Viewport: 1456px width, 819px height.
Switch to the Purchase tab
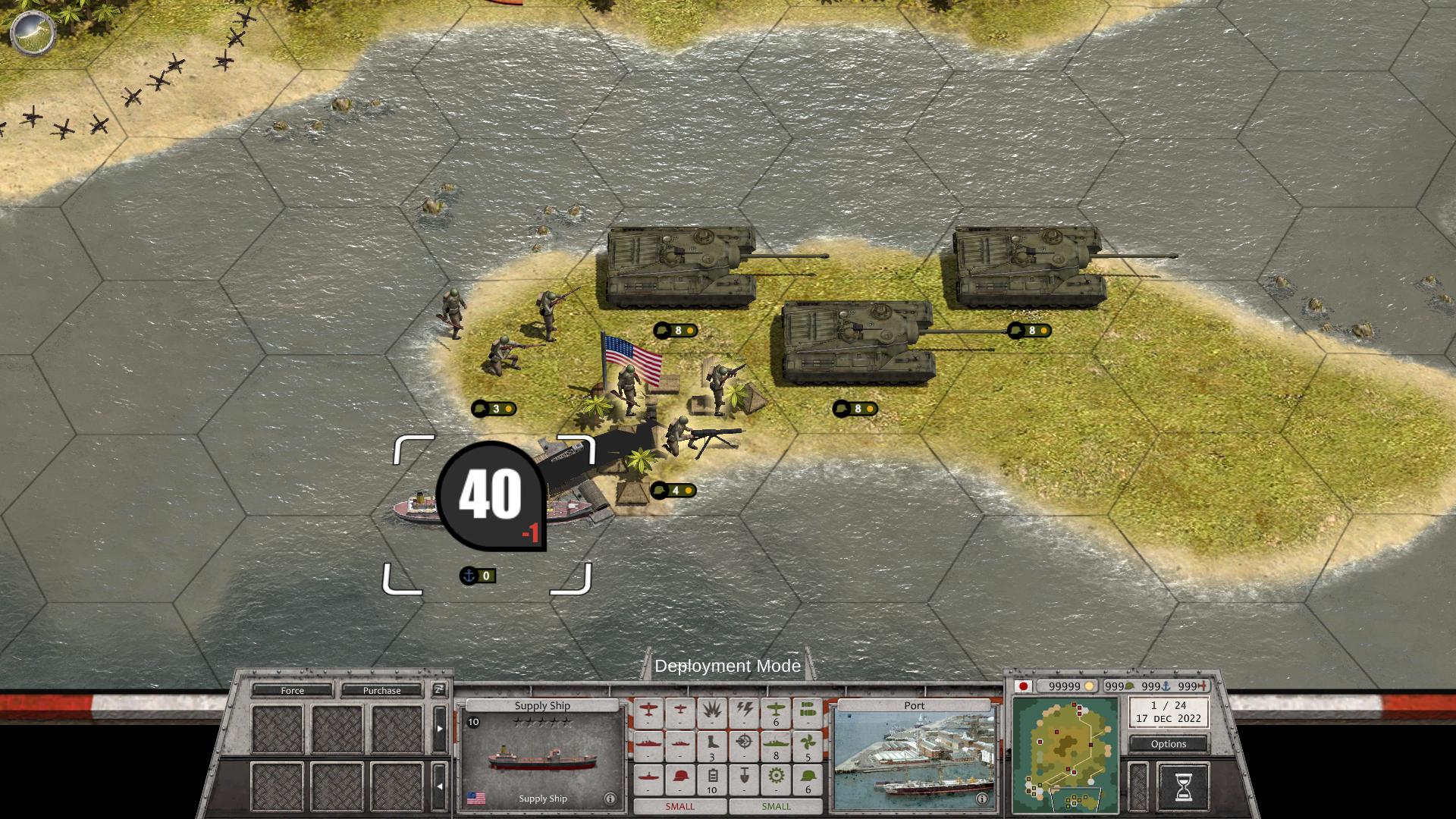point(381,690)
